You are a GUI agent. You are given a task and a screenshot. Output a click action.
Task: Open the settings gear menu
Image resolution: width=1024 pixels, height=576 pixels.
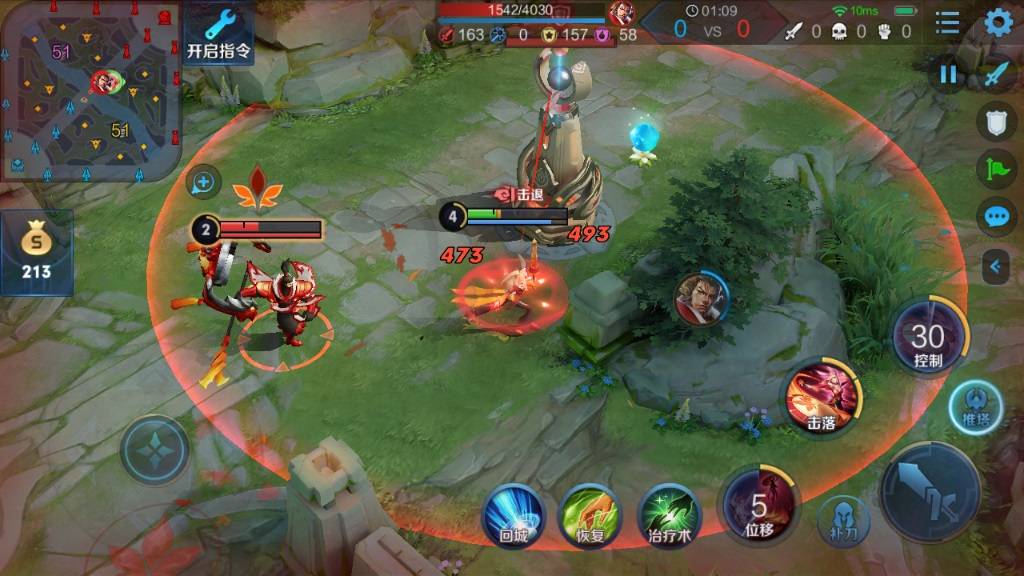point(998,23)
